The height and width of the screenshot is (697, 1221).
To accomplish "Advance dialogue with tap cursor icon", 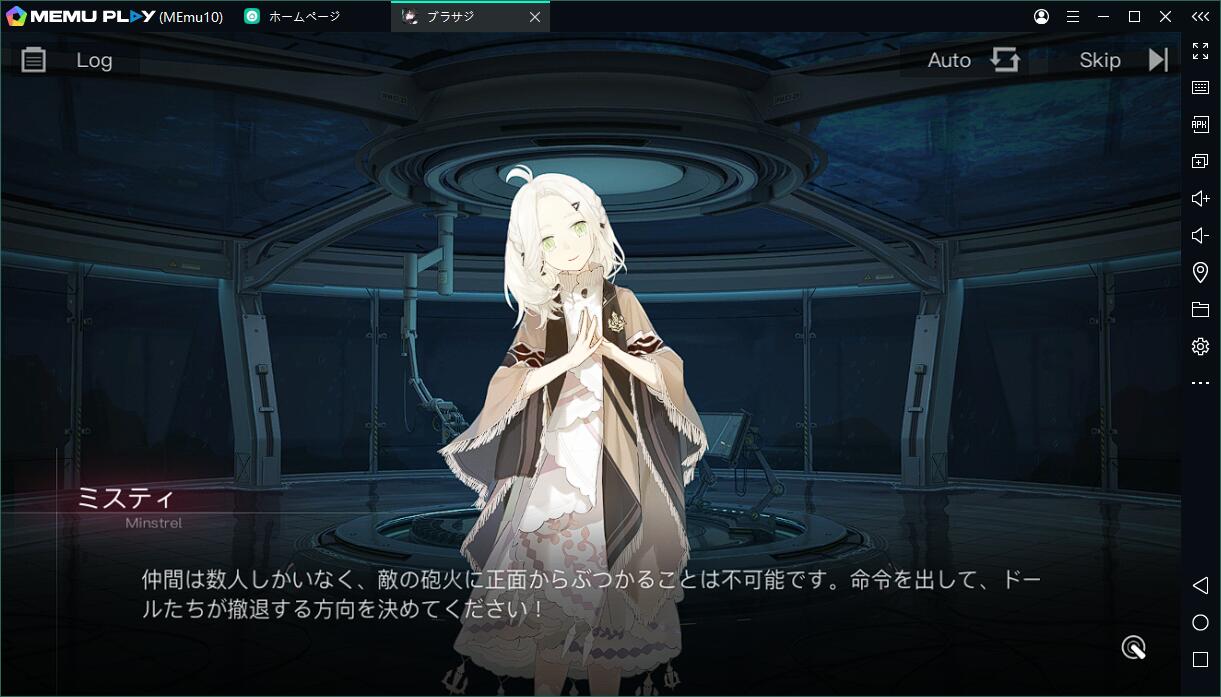I will (1133, 648).
